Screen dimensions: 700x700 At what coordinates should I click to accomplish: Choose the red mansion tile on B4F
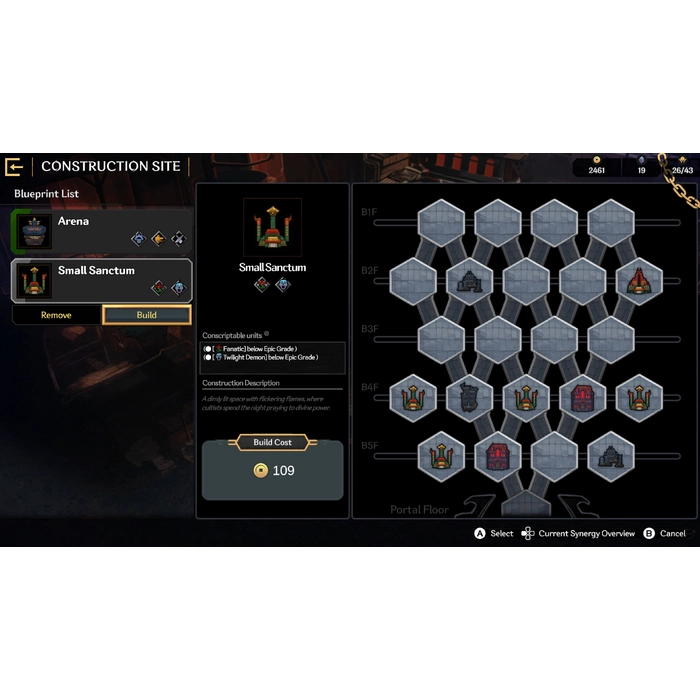click(583, 398)
